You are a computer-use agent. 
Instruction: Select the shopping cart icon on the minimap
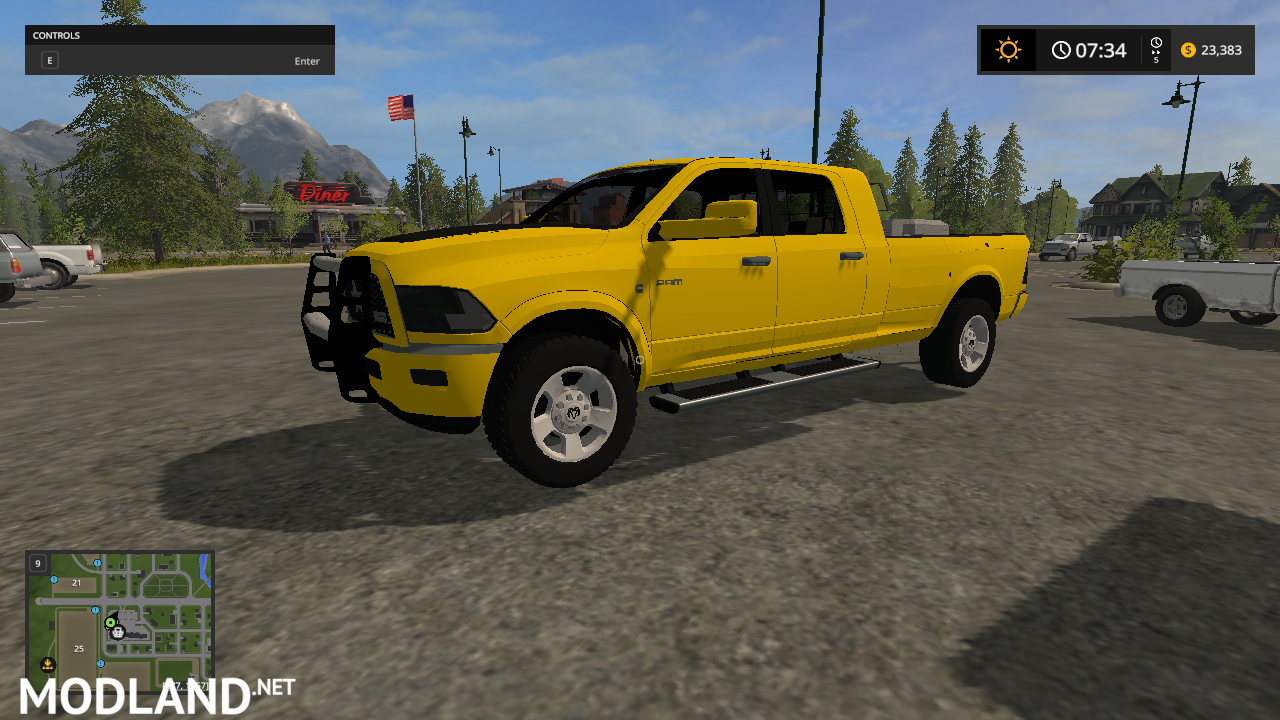[x=118, y=633]
